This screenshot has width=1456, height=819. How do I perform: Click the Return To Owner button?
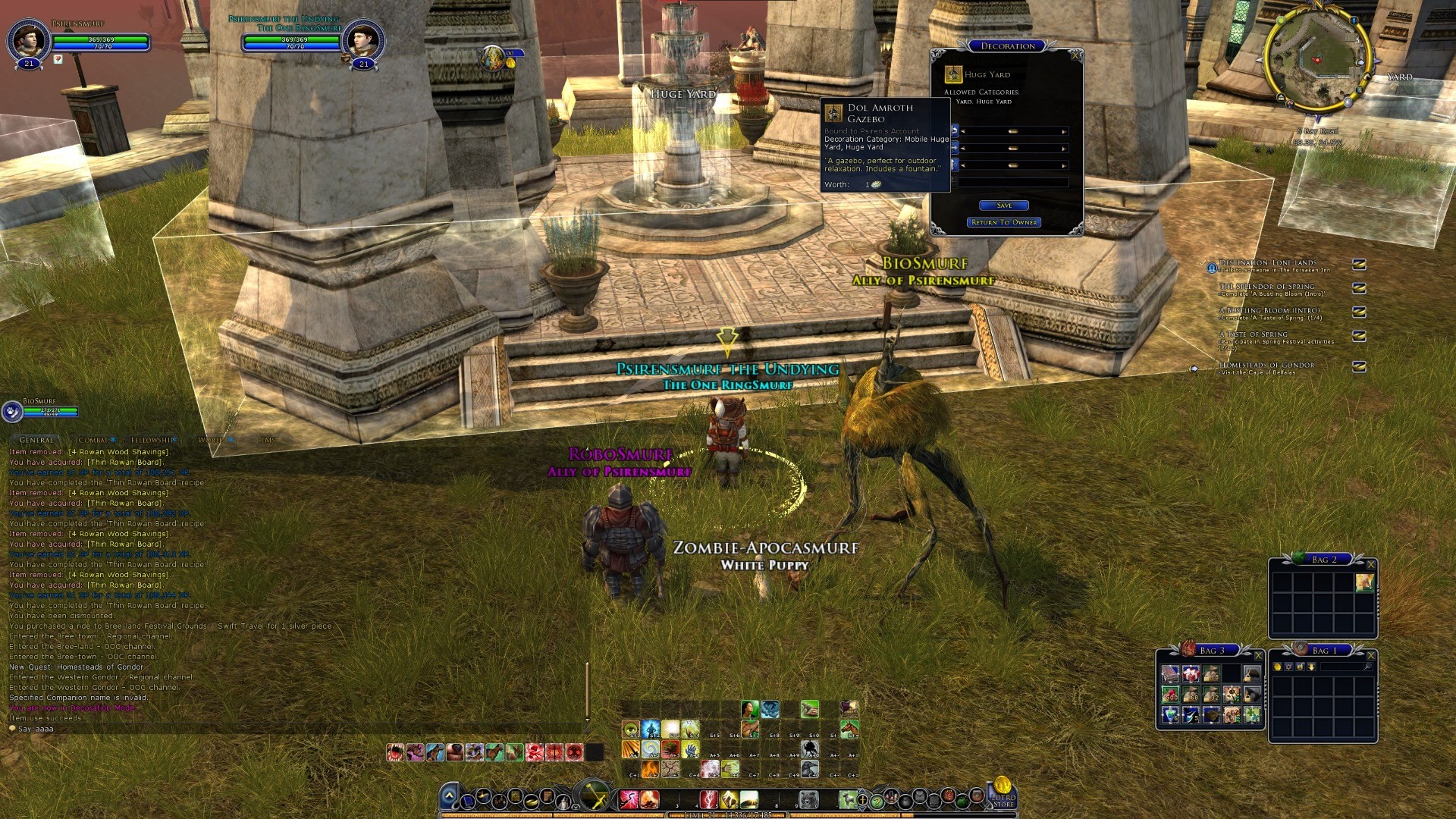(x=1004, y=222)
